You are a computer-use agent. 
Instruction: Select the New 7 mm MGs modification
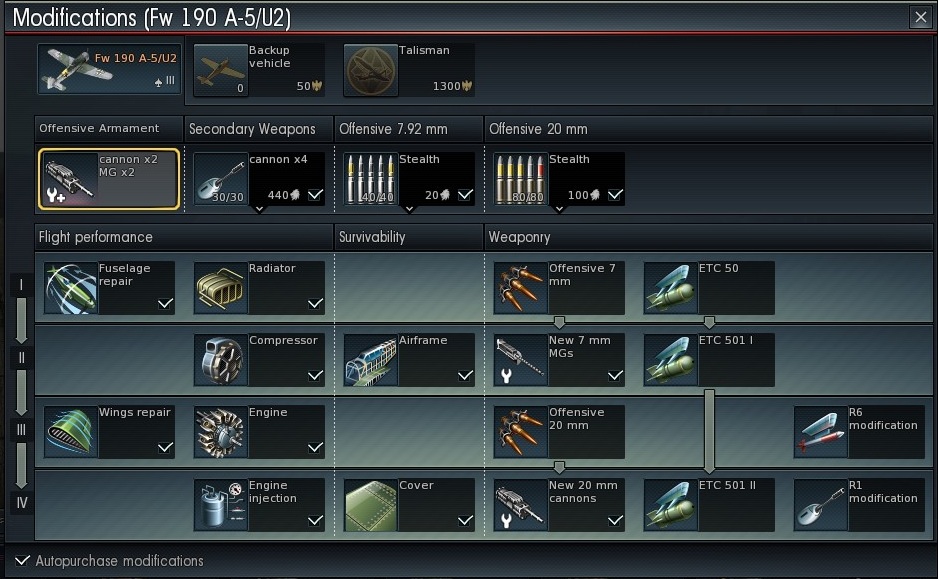558,360
